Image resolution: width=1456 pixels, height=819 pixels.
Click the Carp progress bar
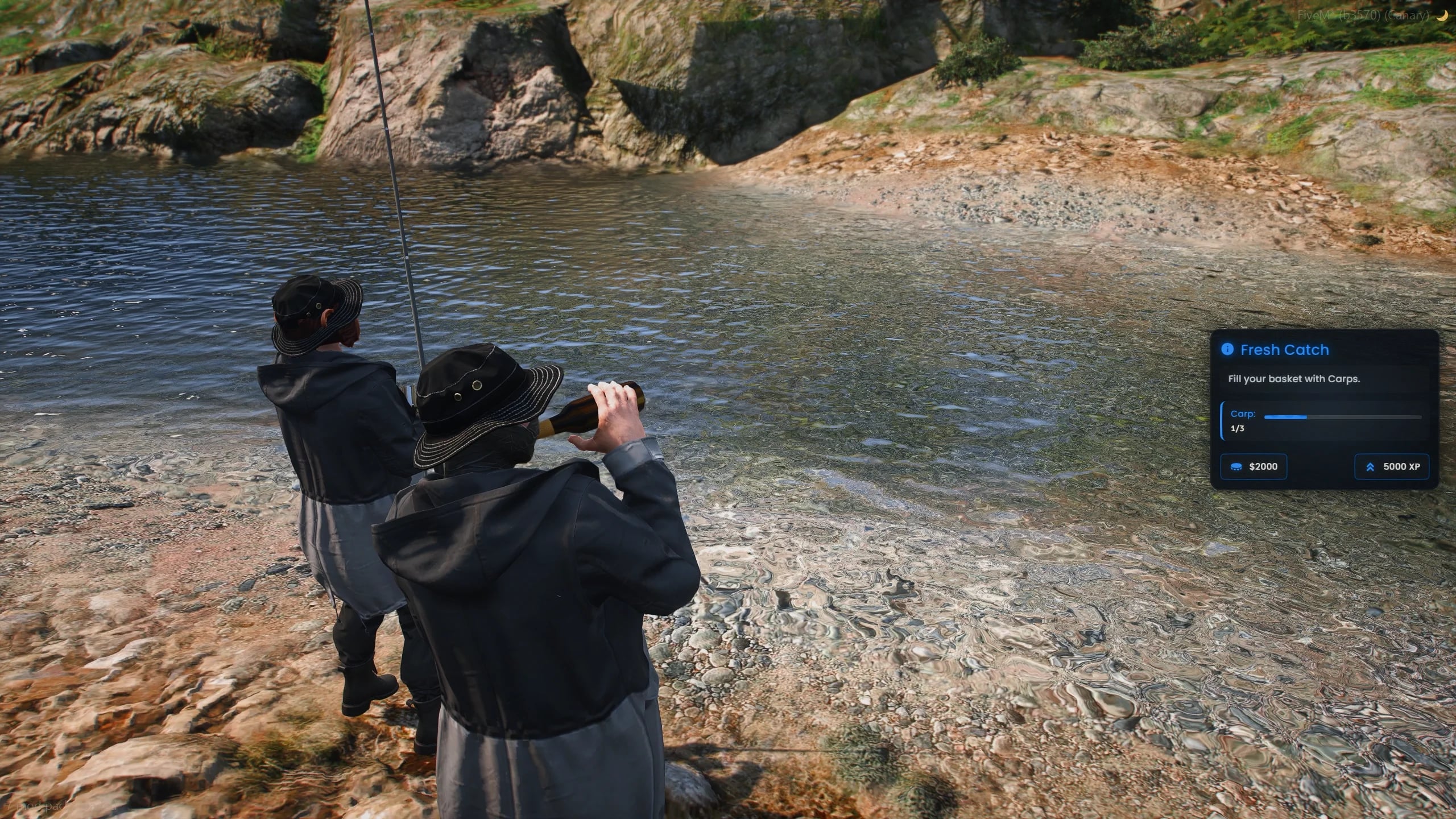[x=1343, y=416]
